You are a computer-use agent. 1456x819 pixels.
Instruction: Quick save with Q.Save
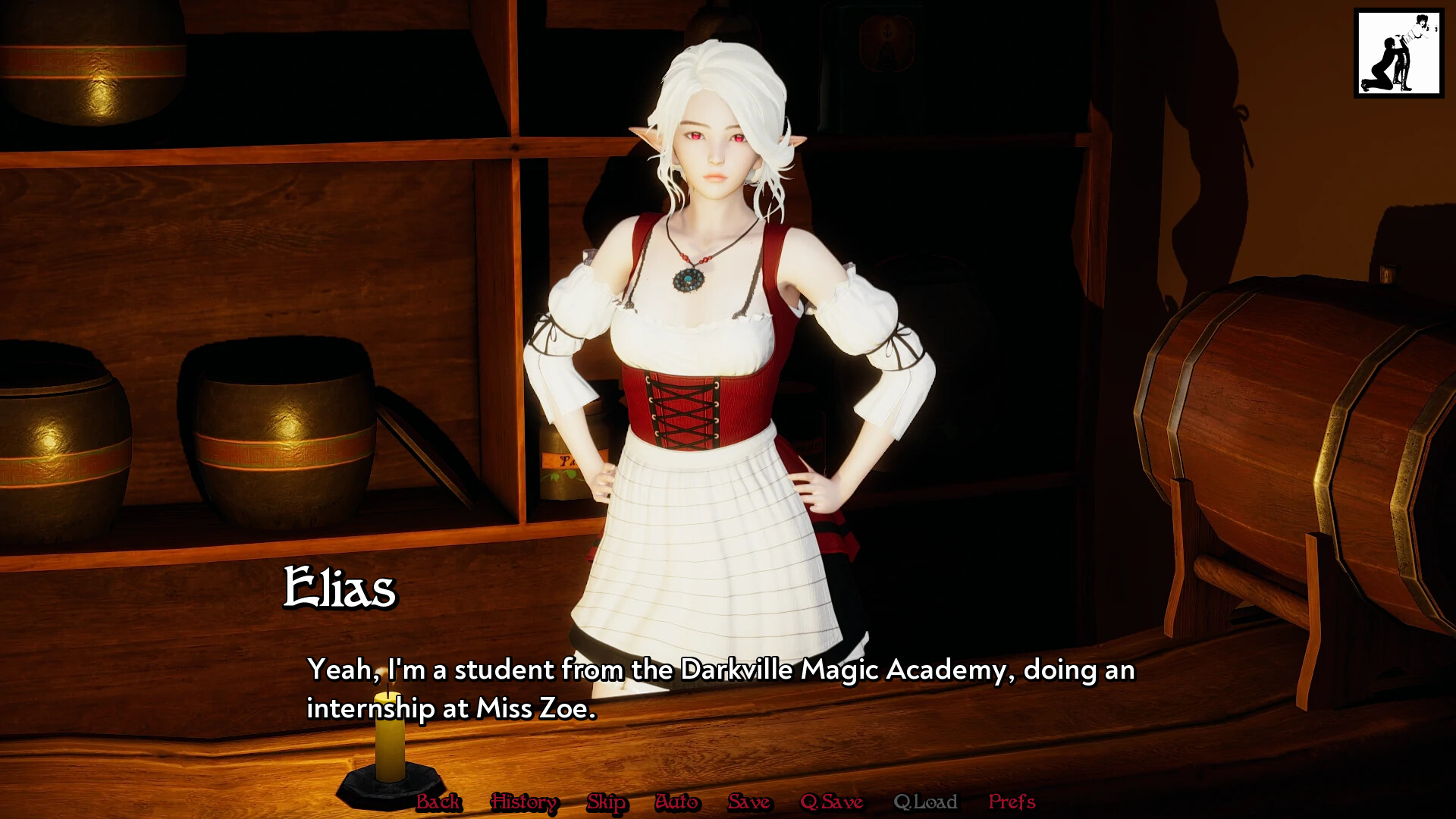(x=831, y=802)
